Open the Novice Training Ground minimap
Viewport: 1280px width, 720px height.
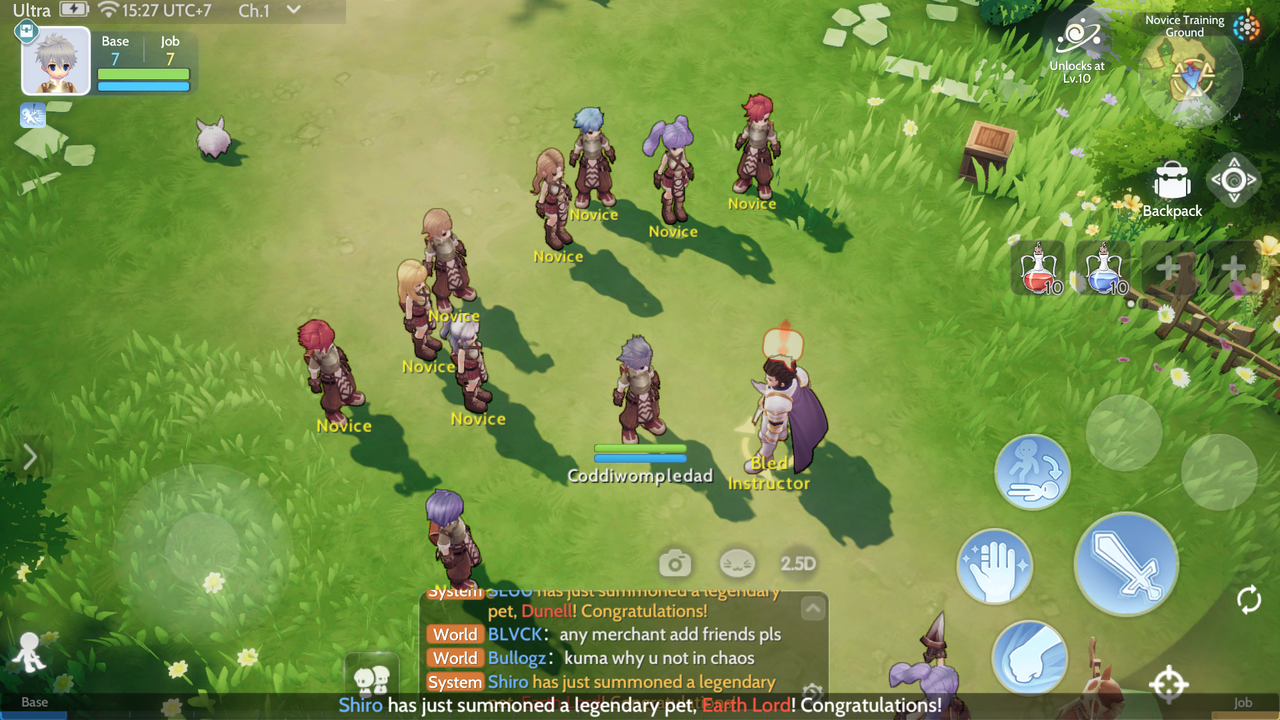tap(1191, 78)
